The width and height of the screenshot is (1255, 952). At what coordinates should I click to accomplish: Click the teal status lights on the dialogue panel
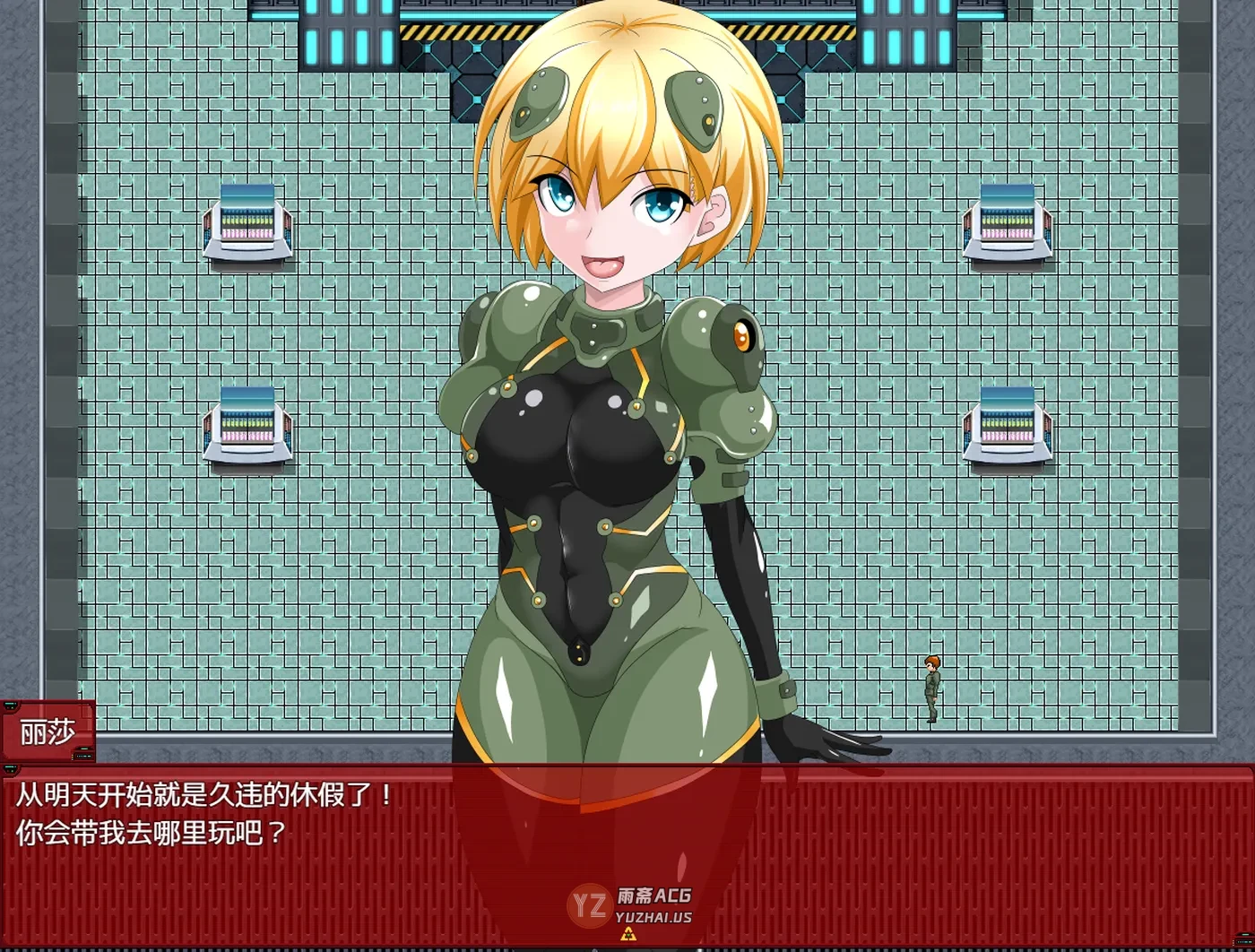(x=10, y=768)
